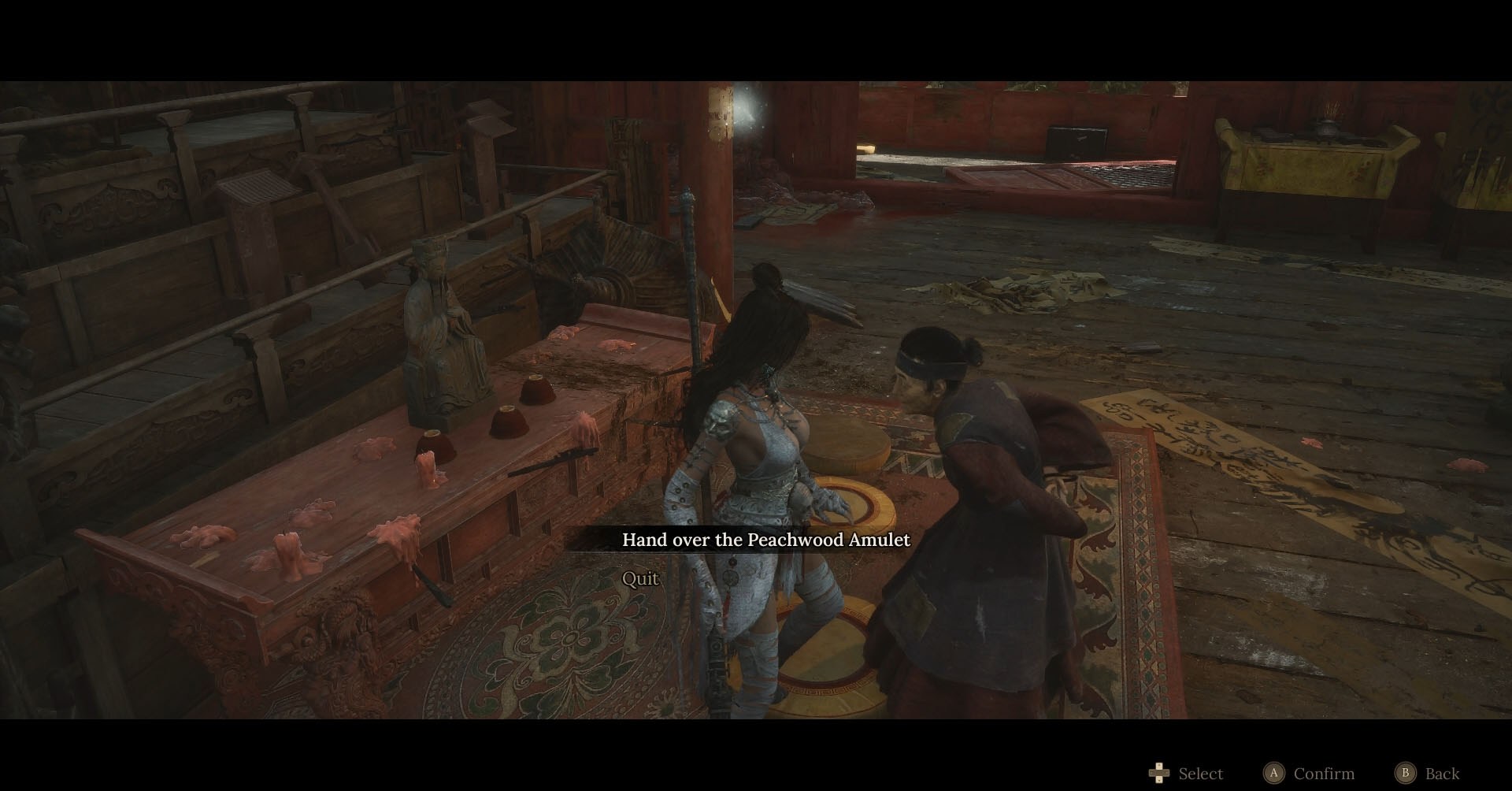The height and width of the screenshot is (791, 1512).
Task: Select the 'Hand over the Peachwood Amulet' option
Action: pyautogui.click(x=766, y=540)
